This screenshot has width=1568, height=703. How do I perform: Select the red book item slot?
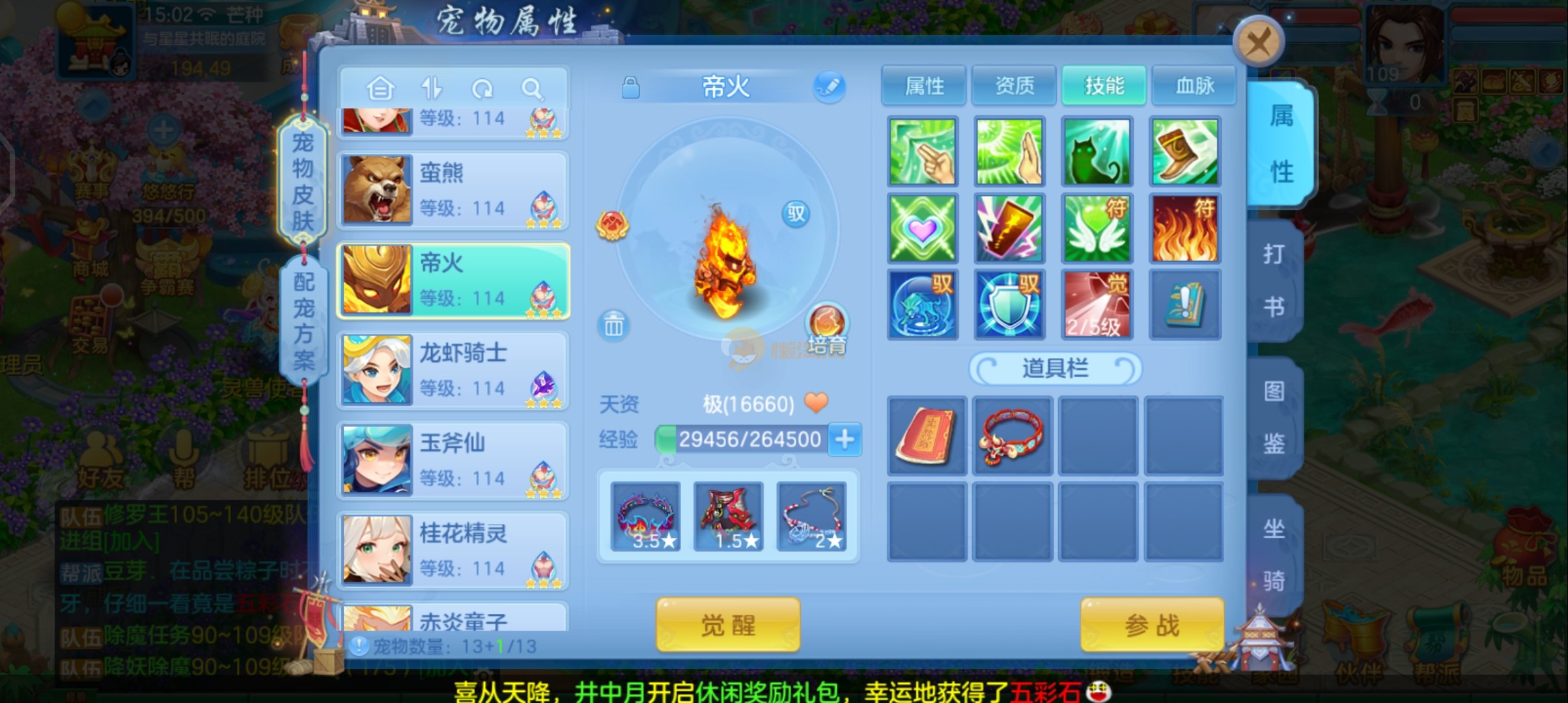tap(927, 435)
